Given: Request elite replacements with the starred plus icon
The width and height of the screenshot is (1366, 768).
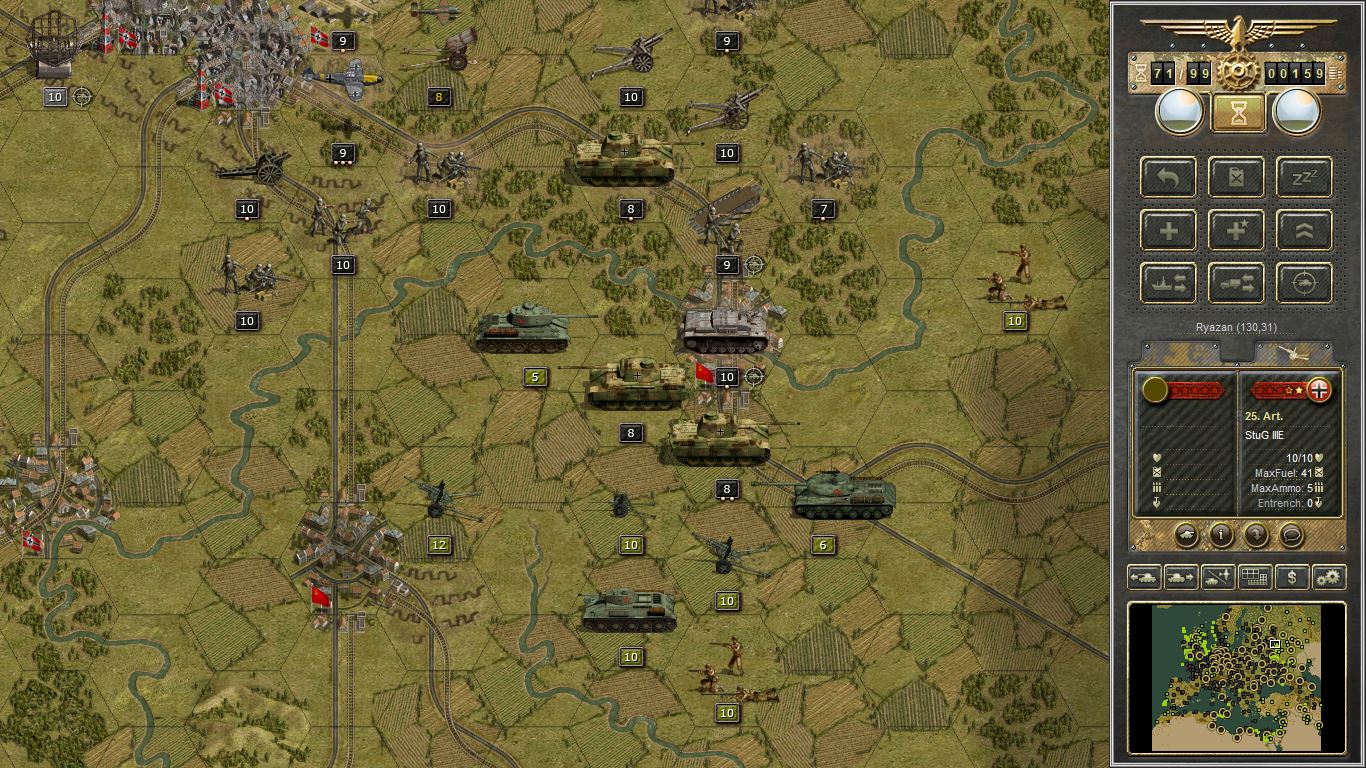Looking at the screenshot, I should tap(1235, 229).
